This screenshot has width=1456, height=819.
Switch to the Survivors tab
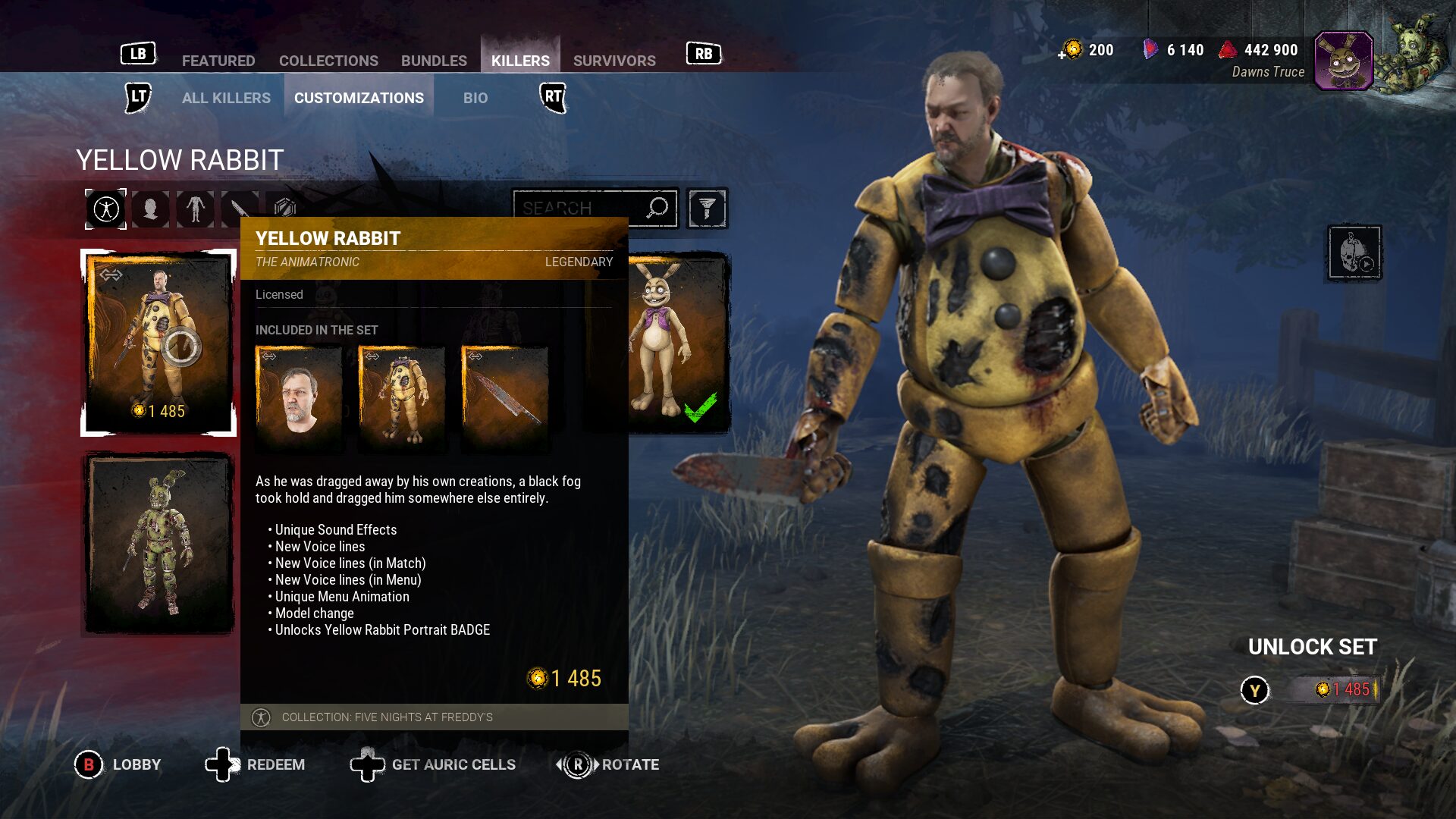click(614, 61)
